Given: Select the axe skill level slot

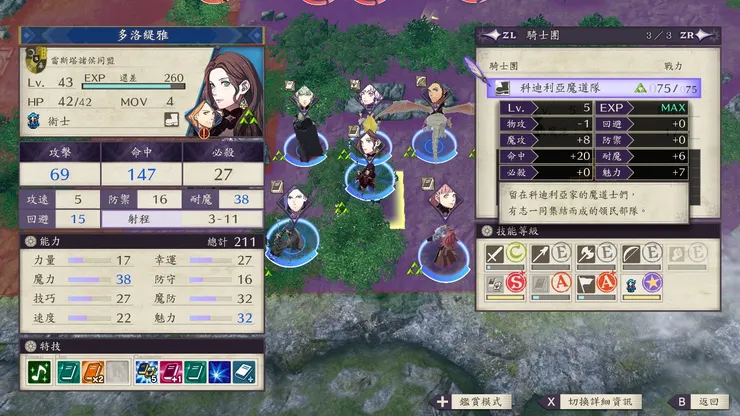Looking at the screenshot, I should 597,255.
